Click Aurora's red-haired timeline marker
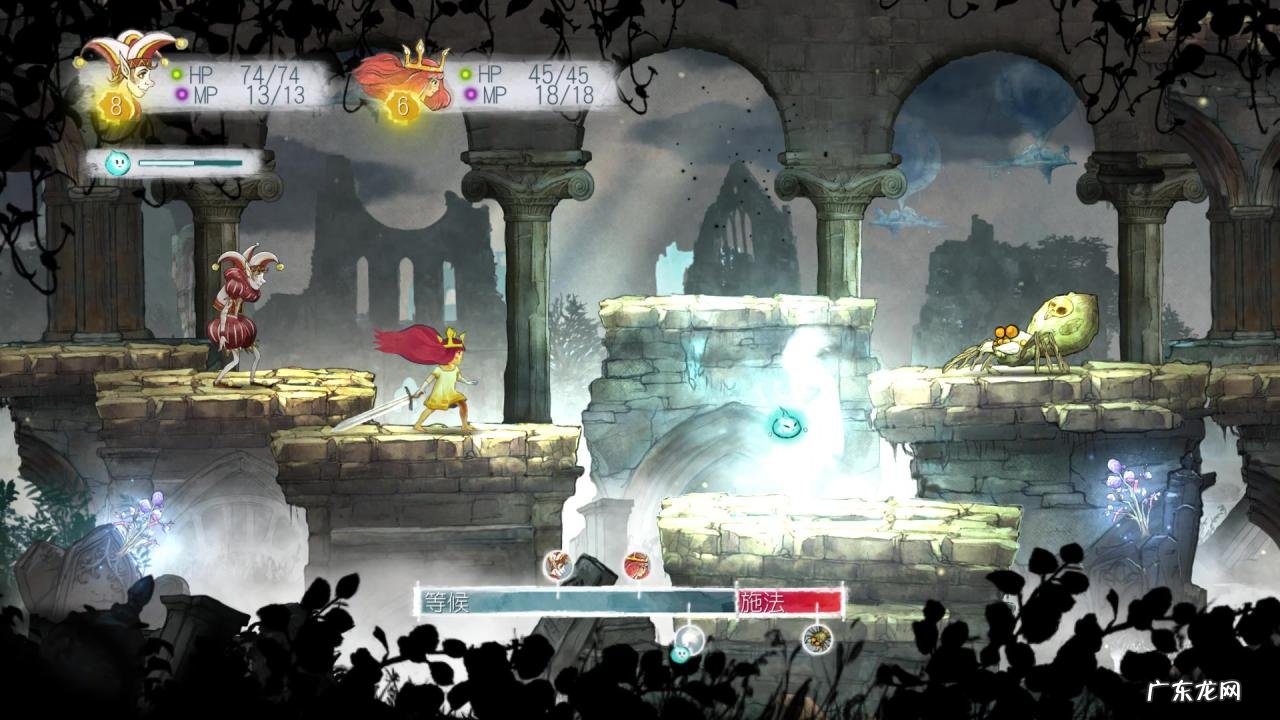 tap(636, 566)
